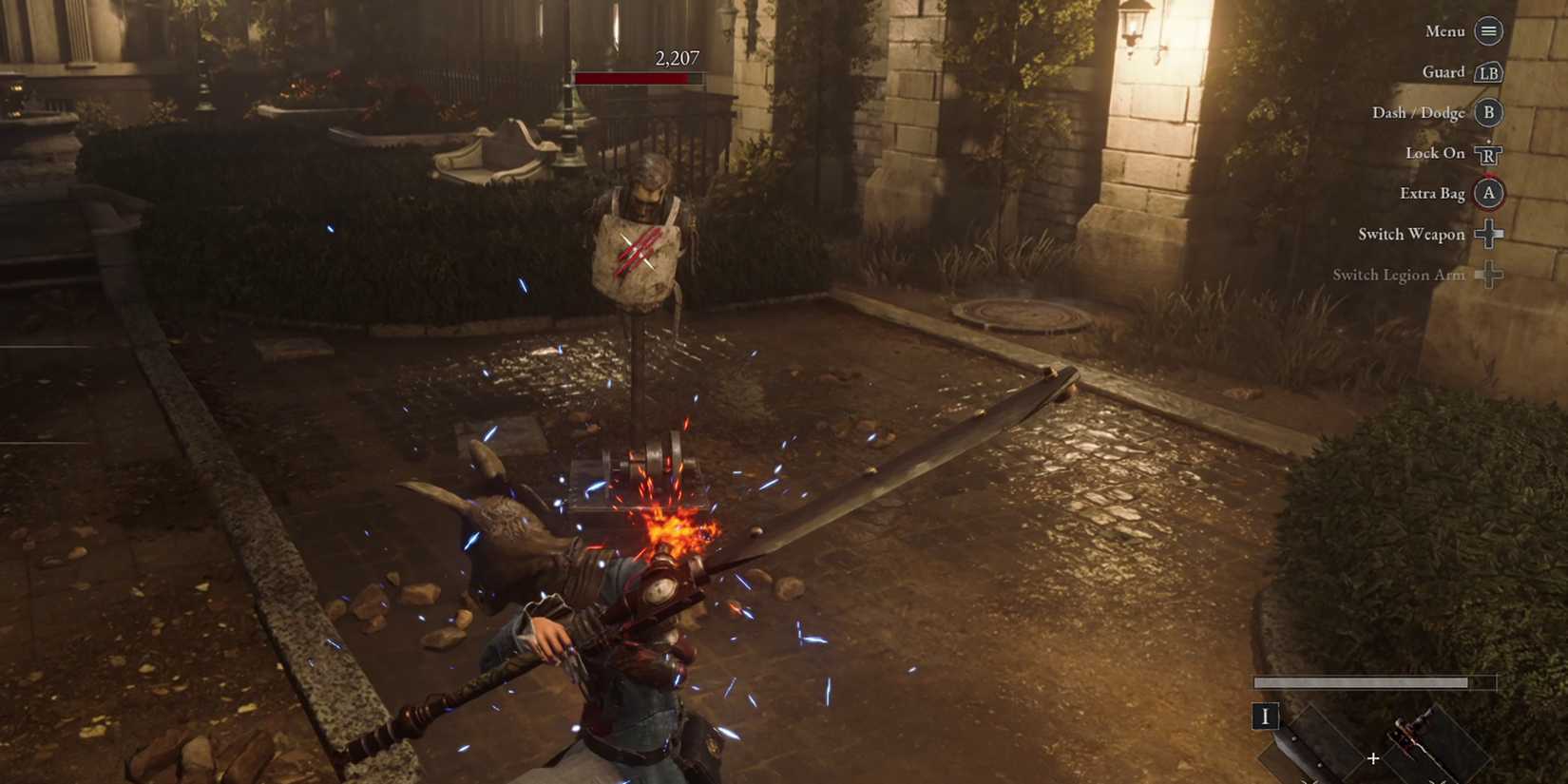
Task: Click the plus d-pad indicator between quick slots
Action: [1373, 758]
